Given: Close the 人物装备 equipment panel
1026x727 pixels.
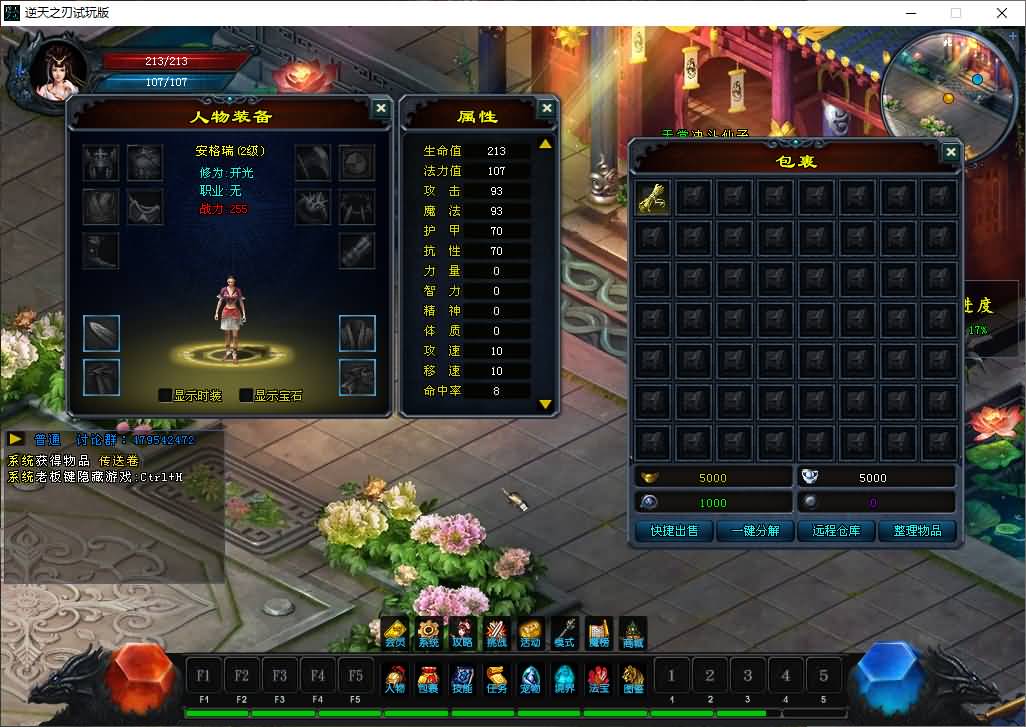Looking at the screenshot, I should pos(380,109).
